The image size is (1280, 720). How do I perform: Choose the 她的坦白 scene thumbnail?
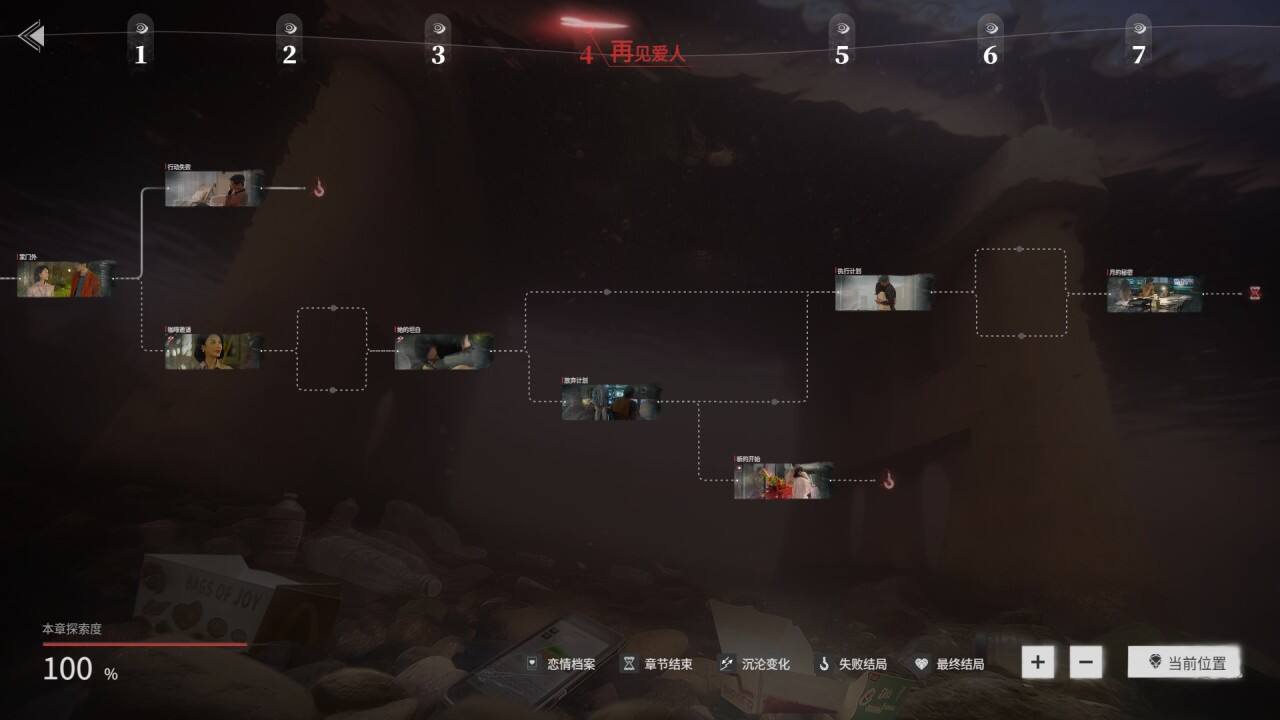coord(444,352)
